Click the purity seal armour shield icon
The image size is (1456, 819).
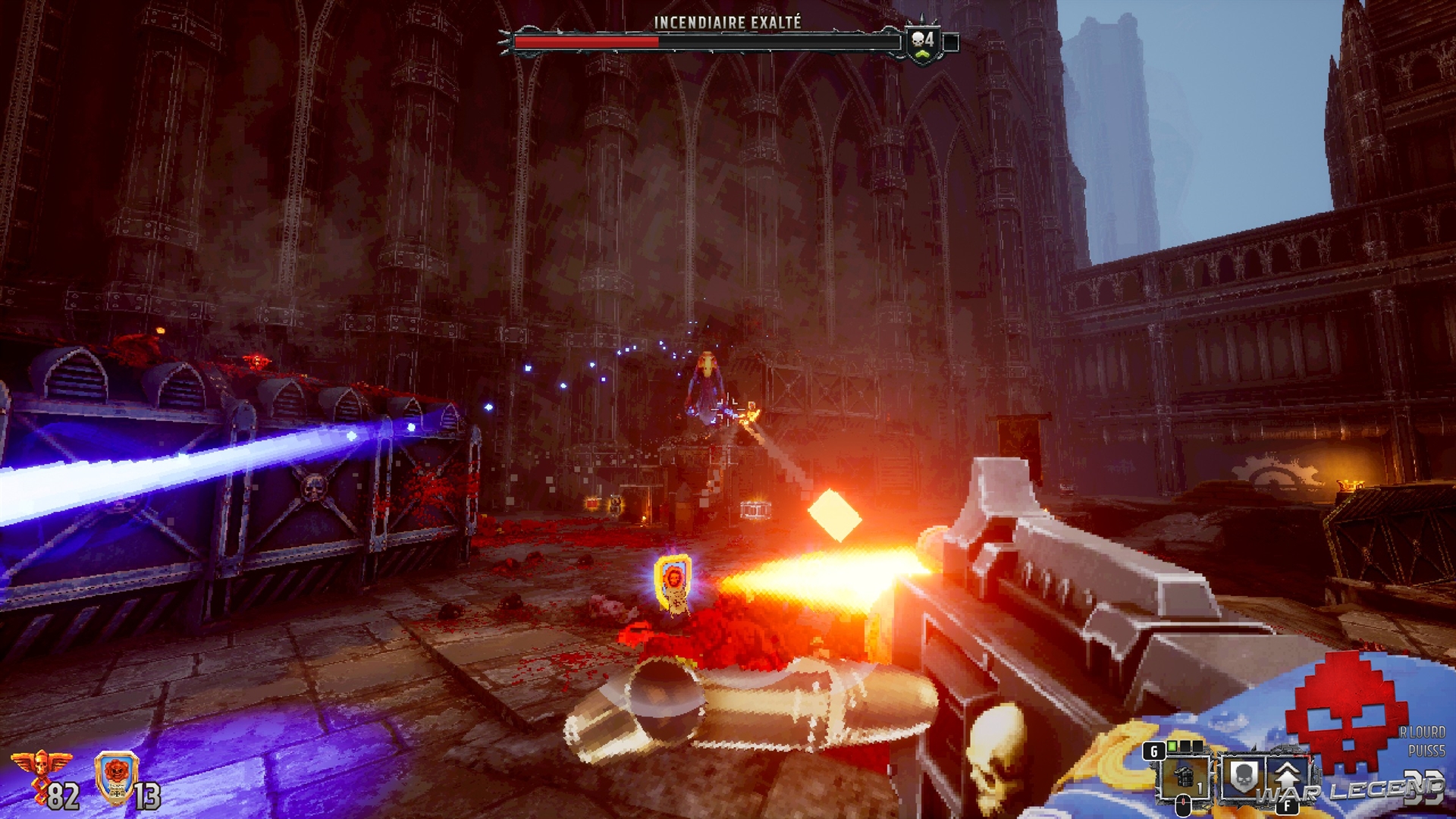point(116,777)
